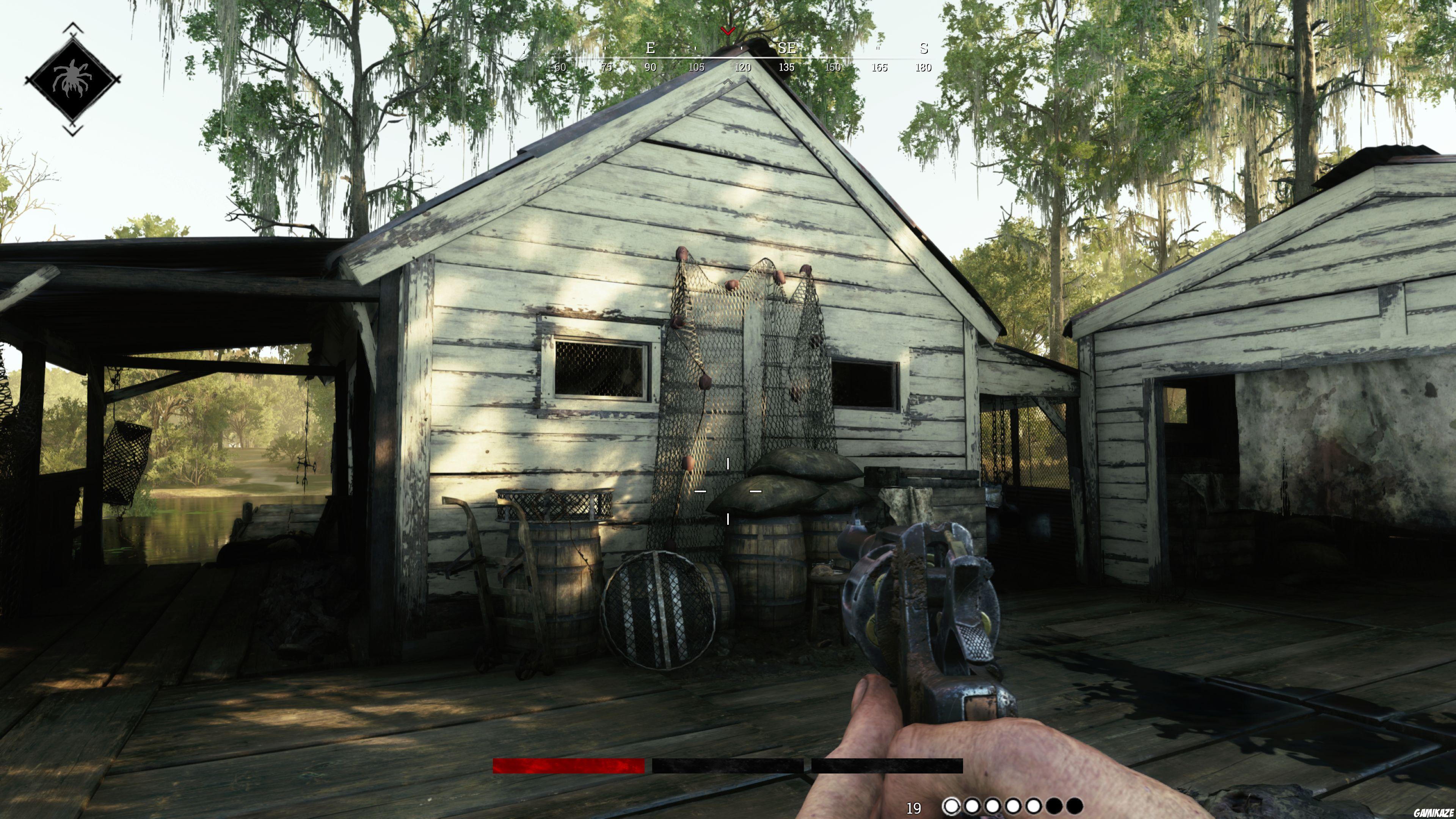This screenshot has width=1456, height=819.
Task: Toggle the upper arrow above the boss emblem
Action: click(72, 27)
